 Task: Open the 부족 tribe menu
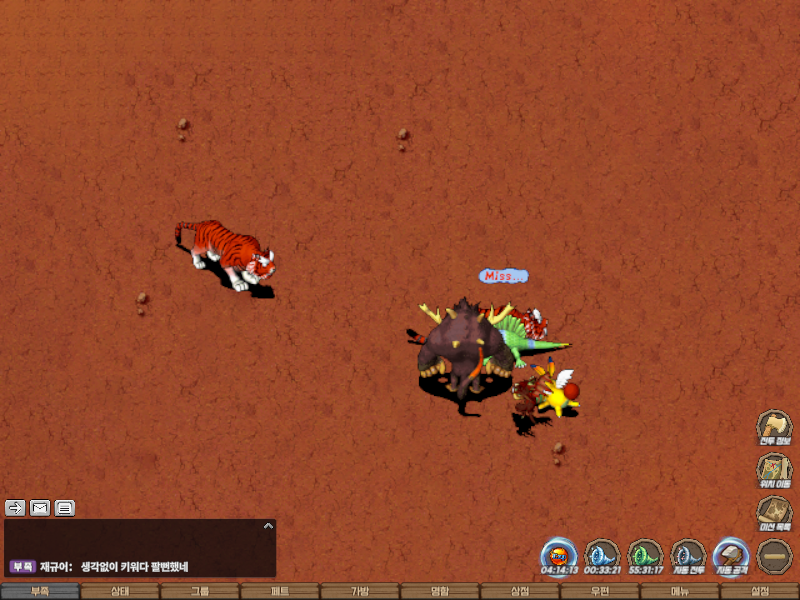pyautogui.click(x=40, y=591)
